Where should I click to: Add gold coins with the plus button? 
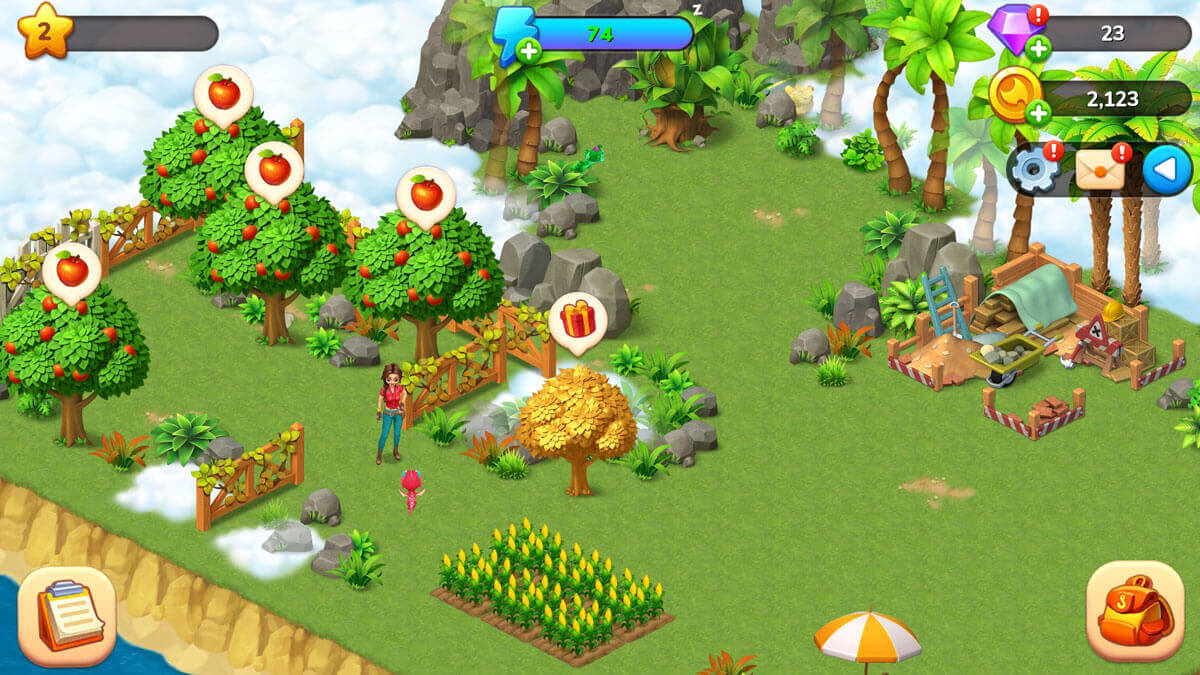click(x=1038, y=113)
